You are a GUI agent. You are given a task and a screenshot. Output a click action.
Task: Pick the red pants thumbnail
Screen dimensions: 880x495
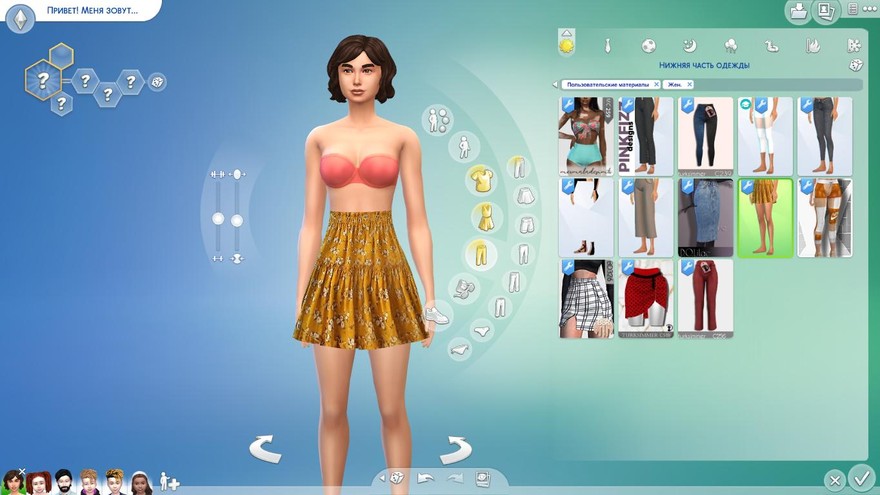[x=705, y=296]
